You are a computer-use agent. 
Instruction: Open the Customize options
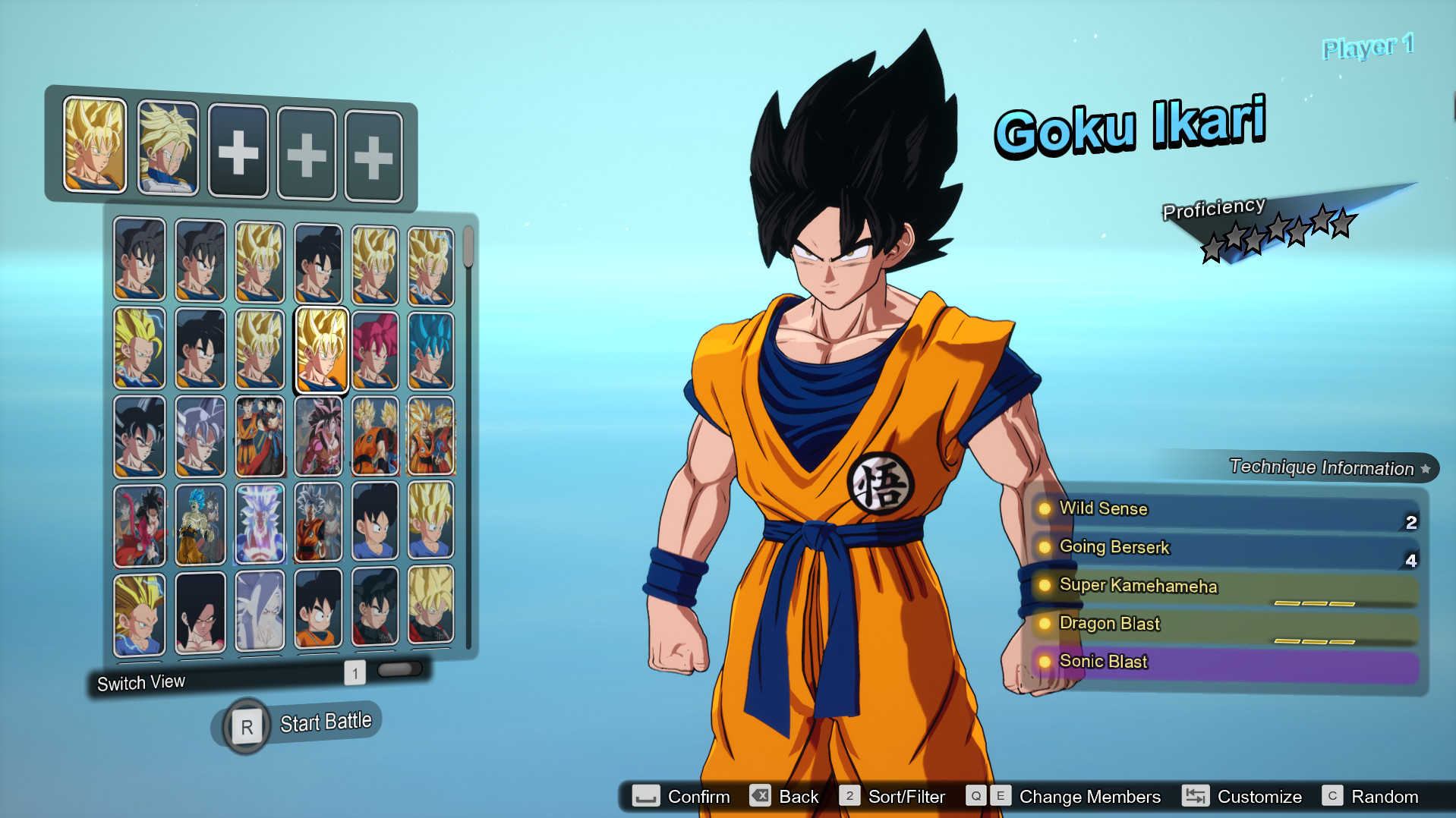pos(1260,797)
